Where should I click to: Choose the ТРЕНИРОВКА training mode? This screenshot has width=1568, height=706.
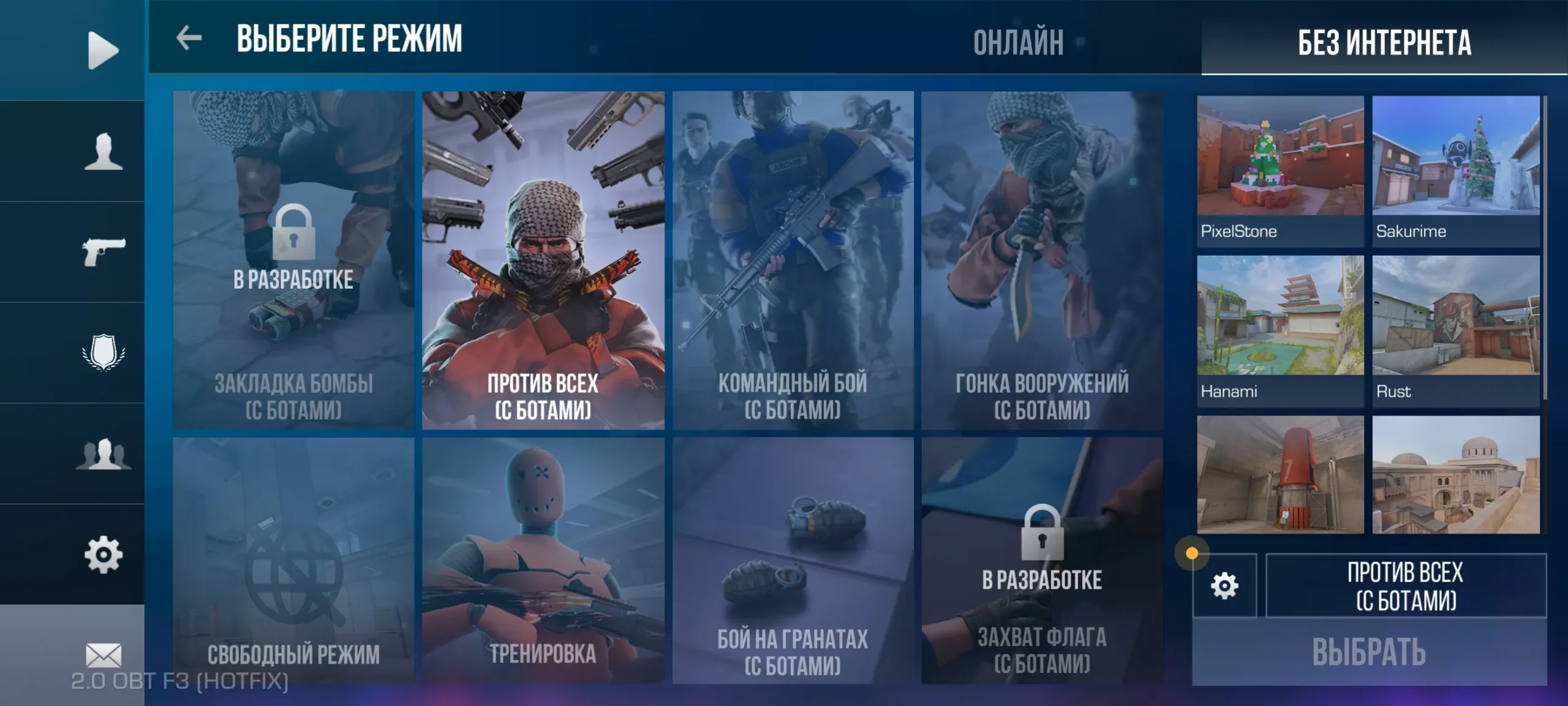pos(543,560)
